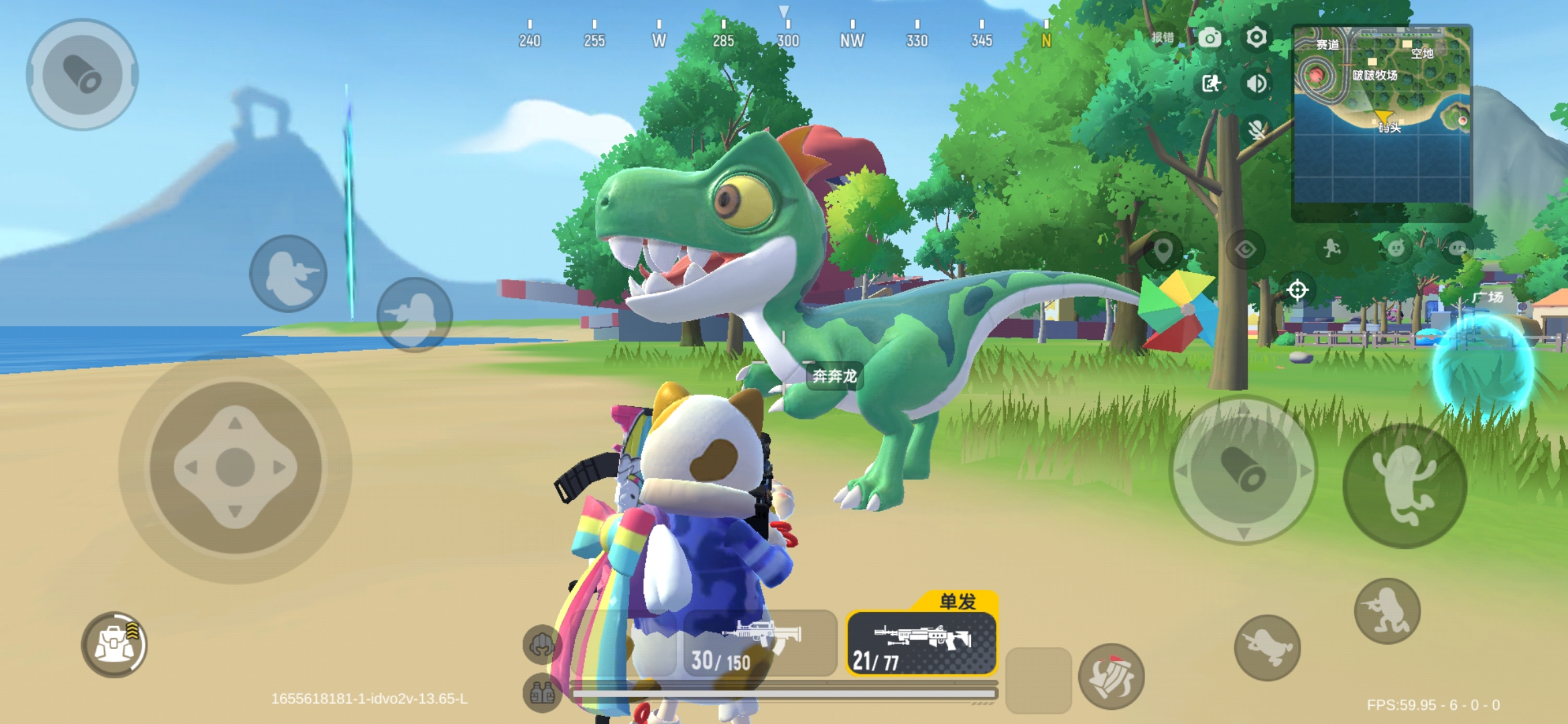The image size is (1568, 724).
Task: Activate the melee punch glove button
Action: pos(1111,676)
